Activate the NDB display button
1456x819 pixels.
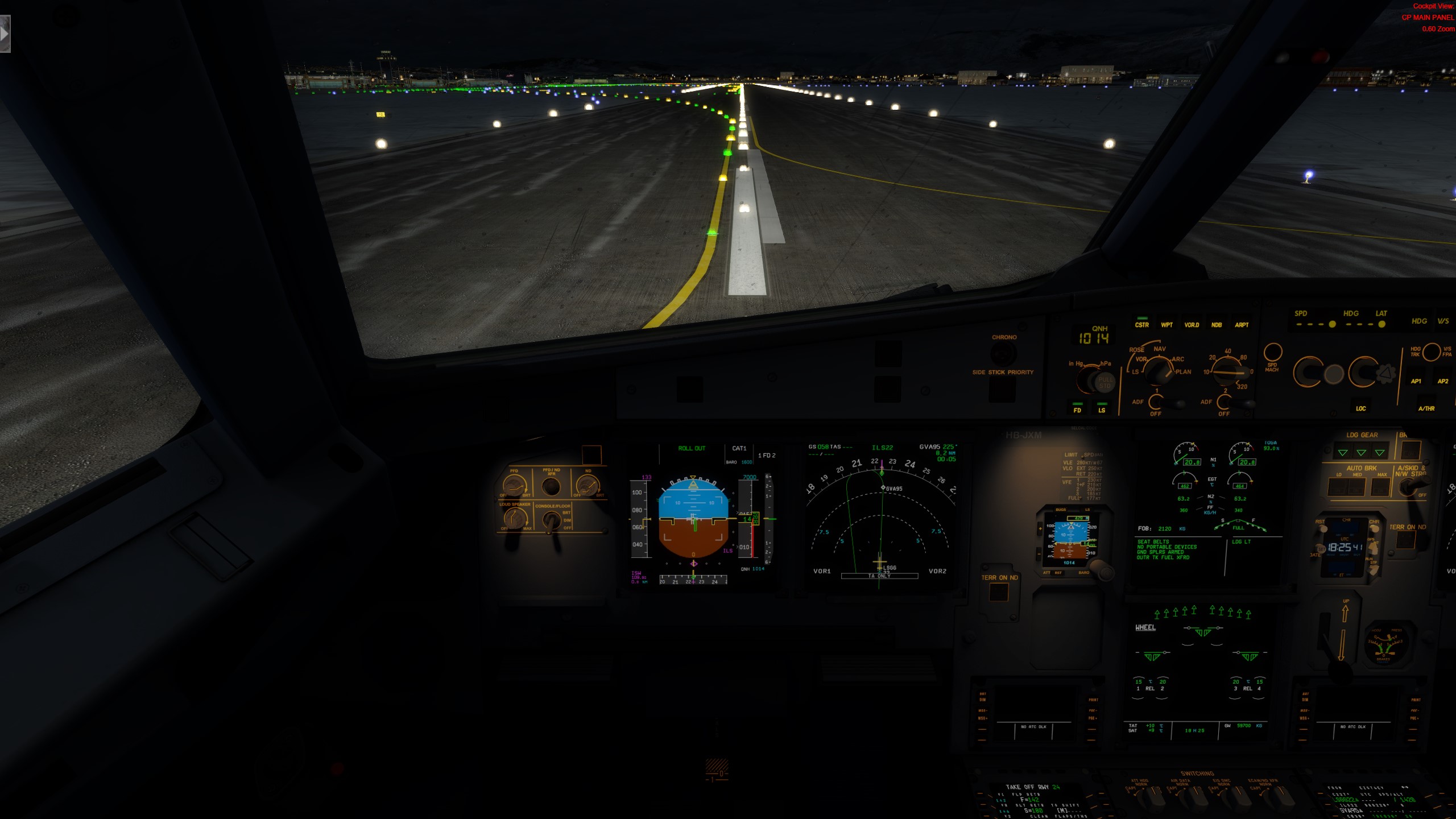[1217, 325]
